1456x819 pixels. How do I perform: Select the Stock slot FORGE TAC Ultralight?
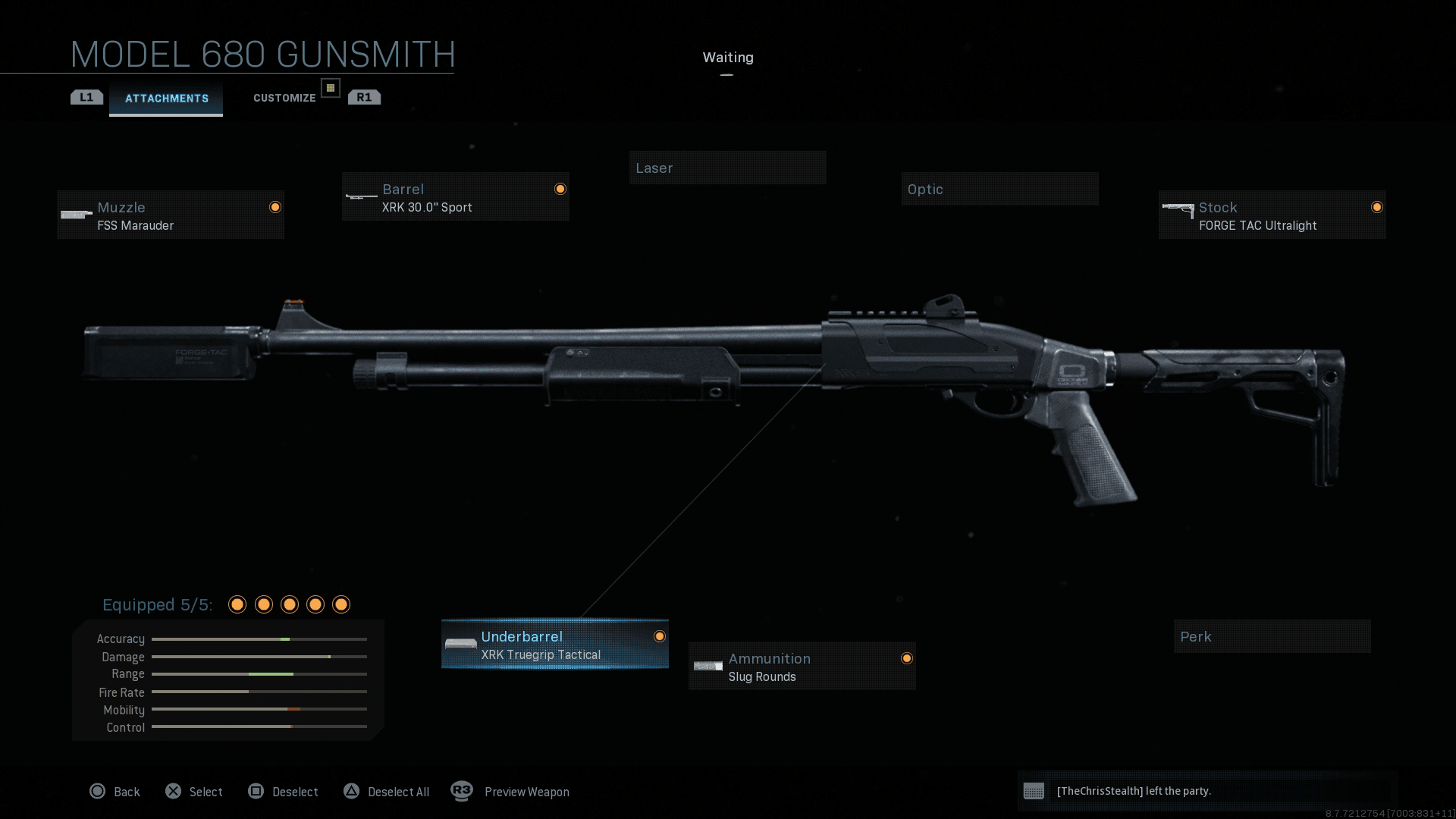pos(1272,215)
